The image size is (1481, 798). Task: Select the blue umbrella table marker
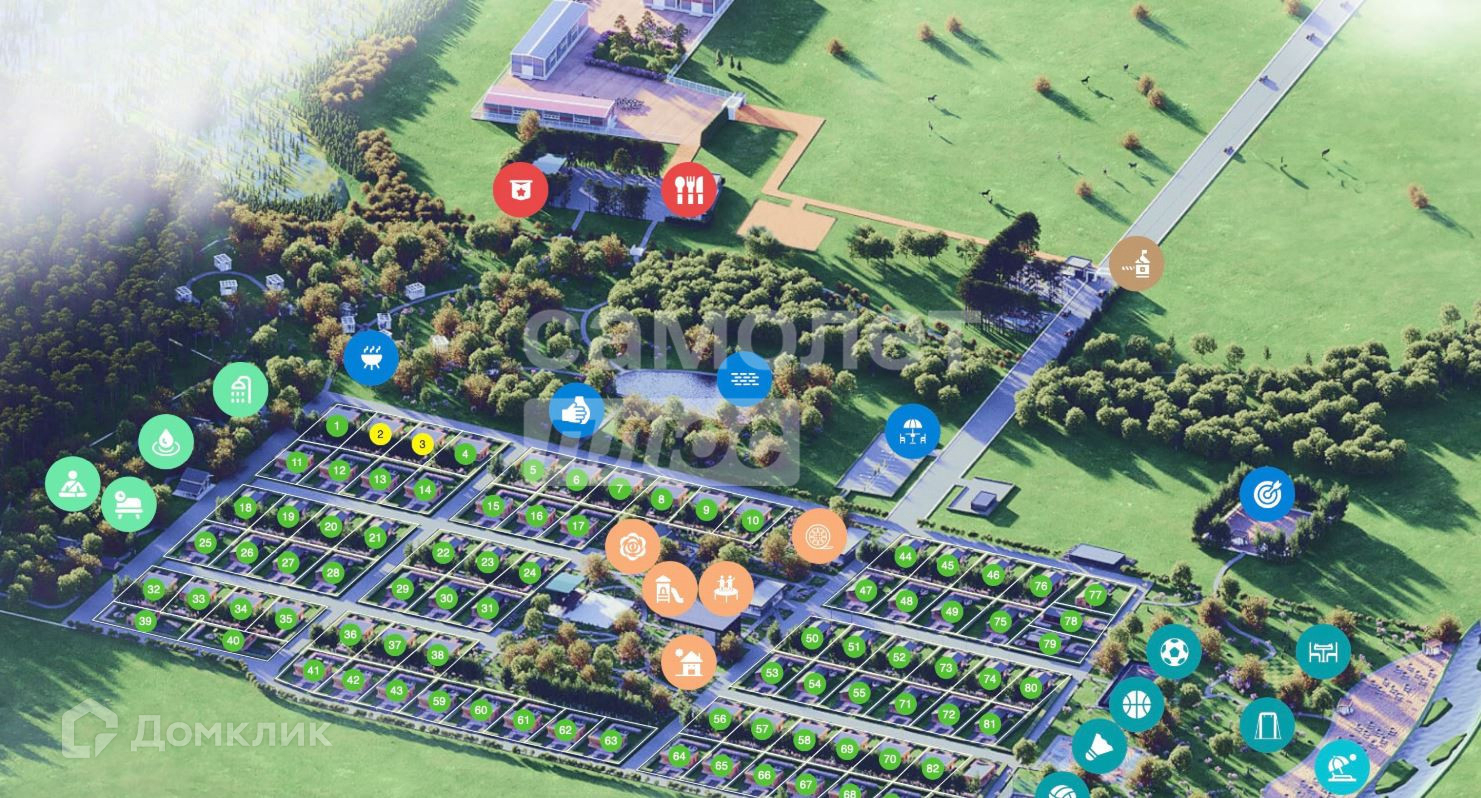click(x=912, y=431)
